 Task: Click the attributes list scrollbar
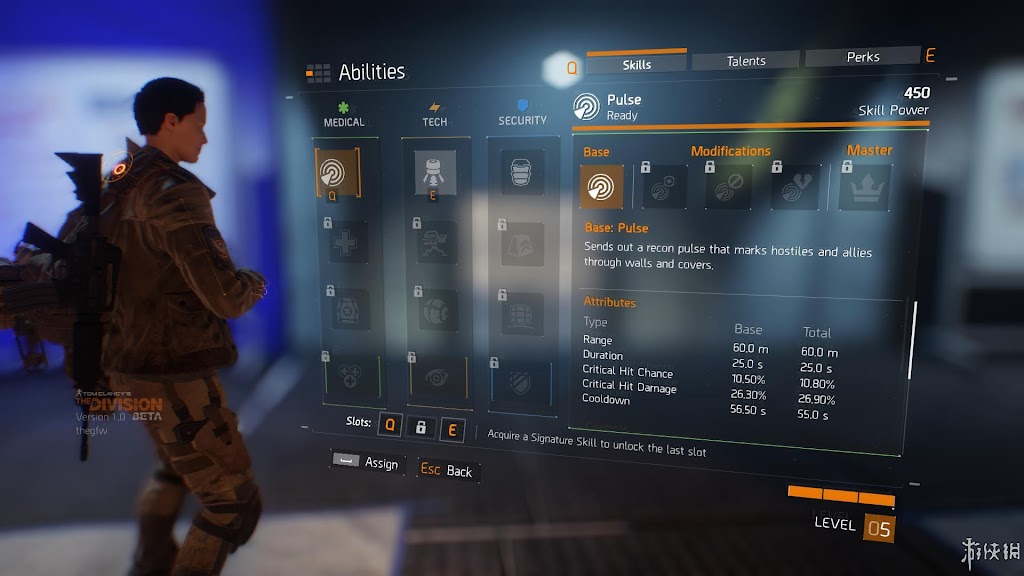click(911, 340)
